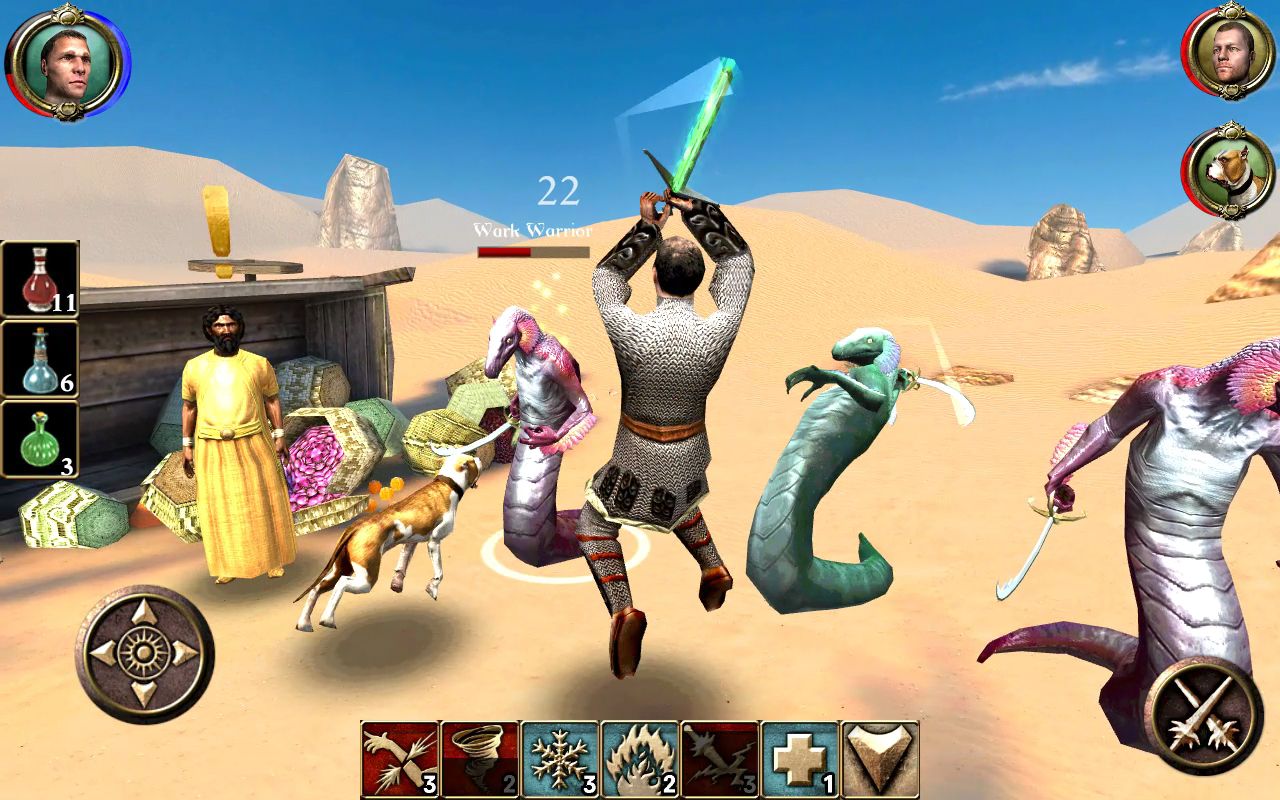Cast the tornado whirlwind skill
The image size is (1280, 800).
(x=480, y=759)
